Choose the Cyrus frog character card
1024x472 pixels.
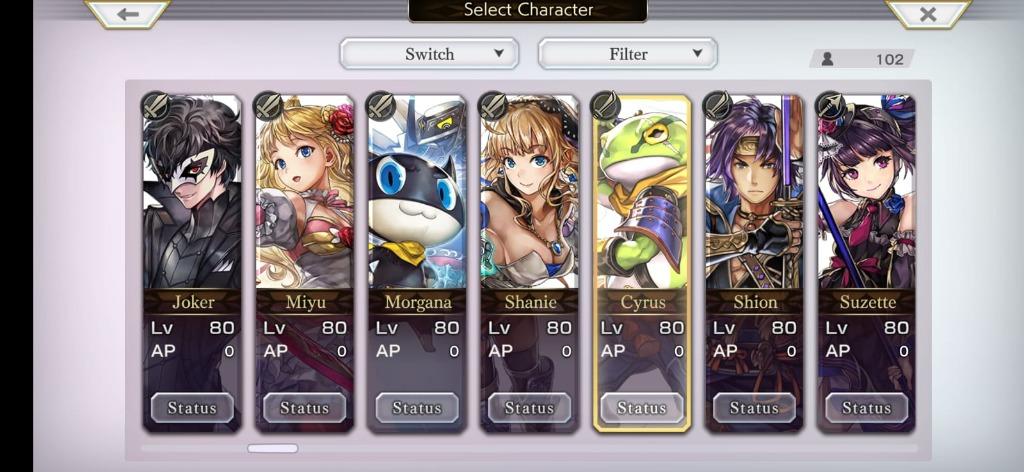pyautogui.click(x=641, y=200)
